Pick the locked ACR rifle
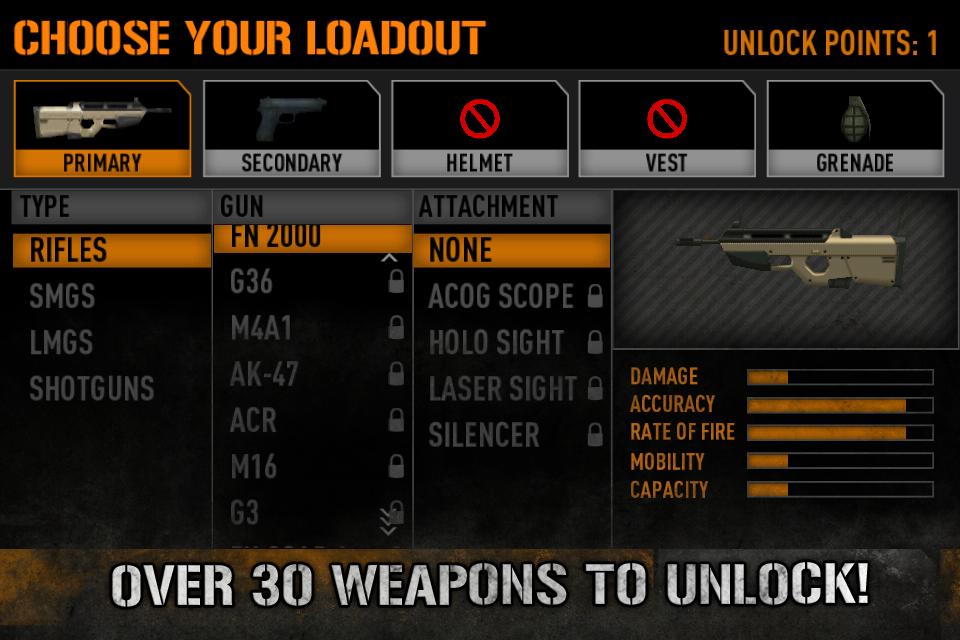Screen dimensions: 960x640 pyautogui.click(x=312, y=420)
